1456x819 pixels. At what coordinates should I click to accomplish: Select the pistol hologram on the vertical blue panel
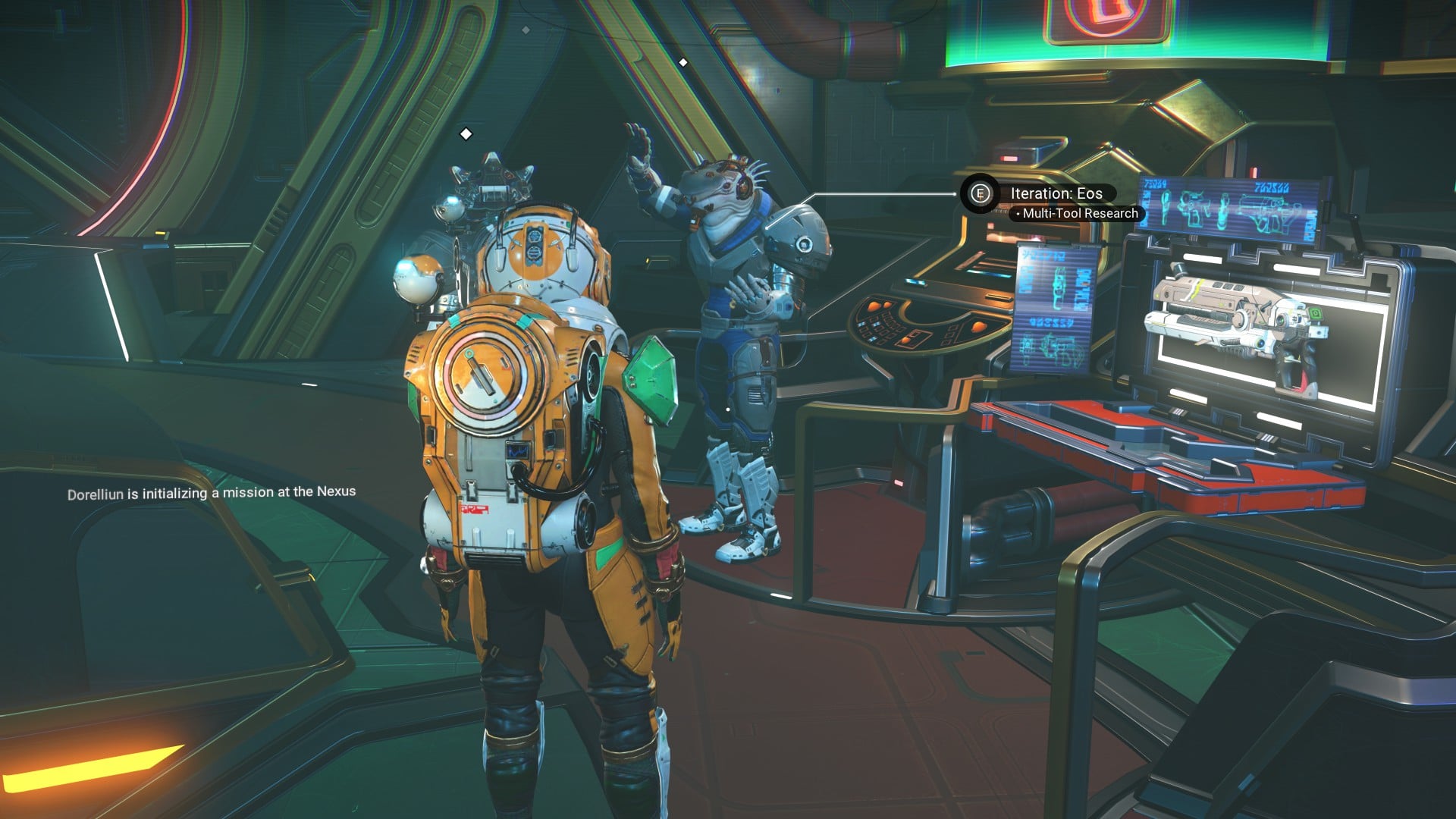pyautogui.click(x=1058, y=287)
